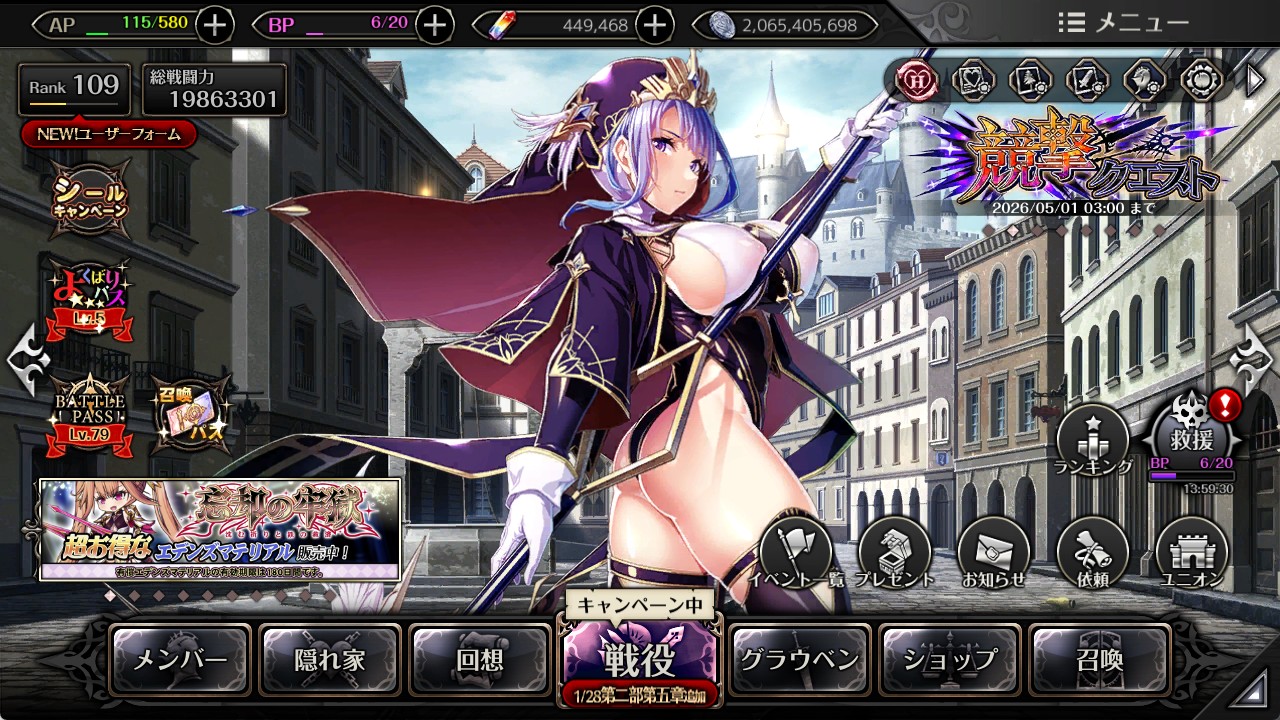Screen dimensions: 1280x720
Task: Open the 召喚 summon screen
Action: click(x=1099, y=660)
